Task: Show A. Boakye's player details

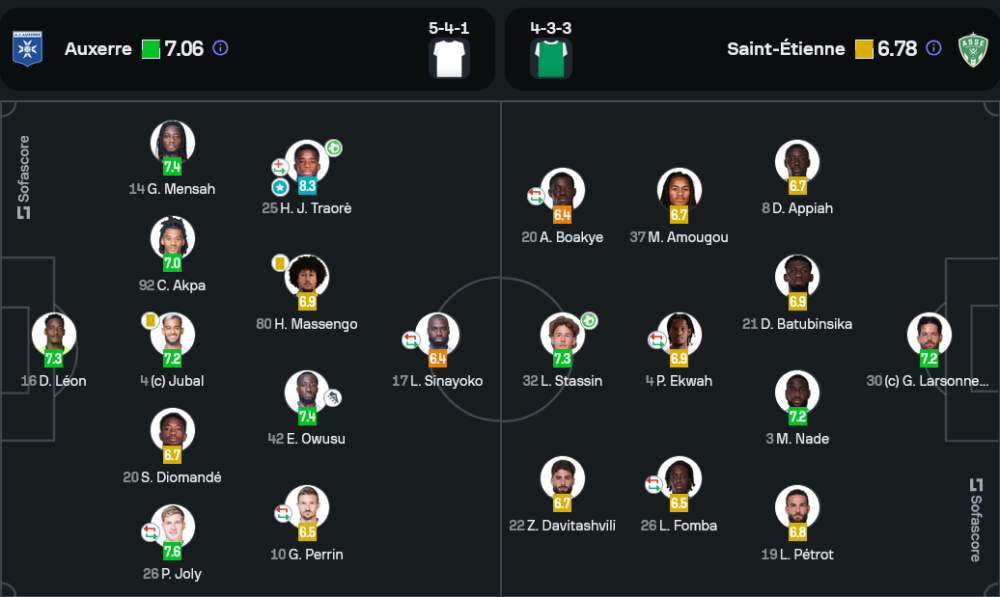Action: click(x=562, y=192)
